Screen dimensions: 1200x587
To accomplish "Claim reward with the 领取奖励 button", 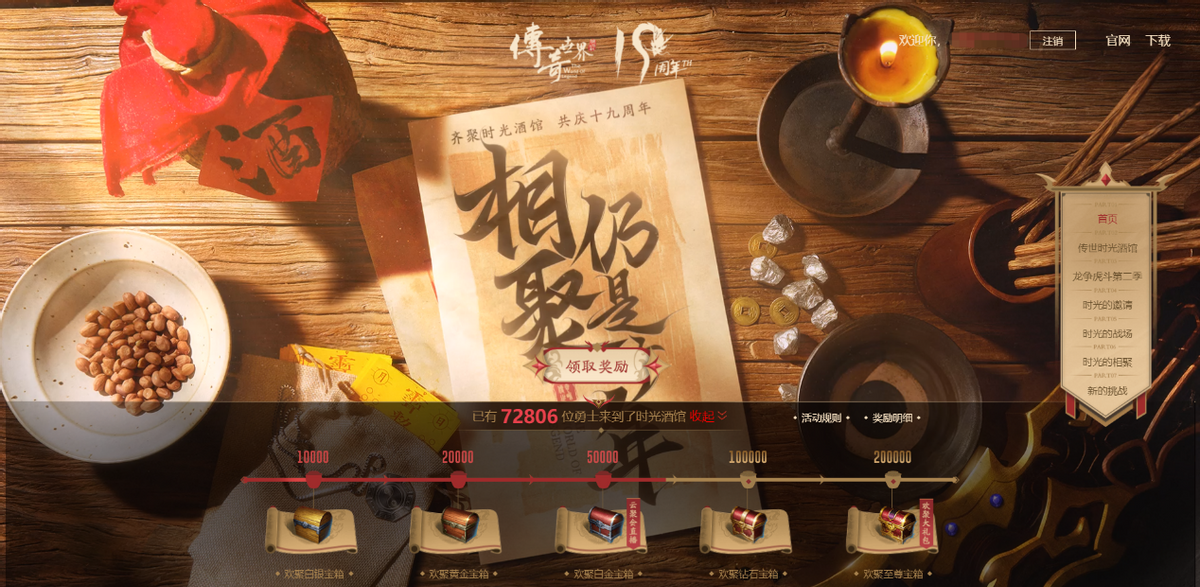I will tap(596, 366).
